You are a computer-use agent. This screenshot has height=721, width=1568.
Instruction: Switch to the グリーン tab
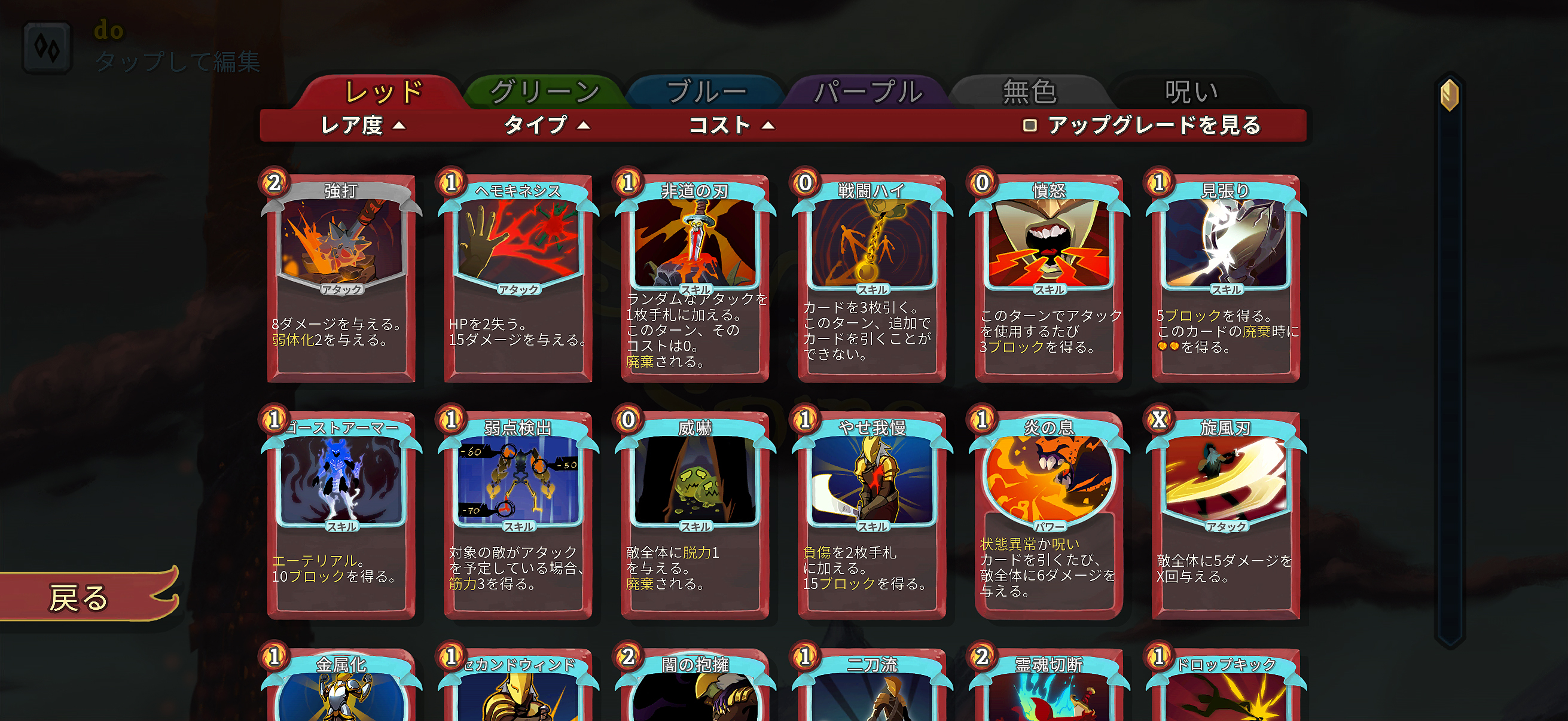[x=544, y=91]
